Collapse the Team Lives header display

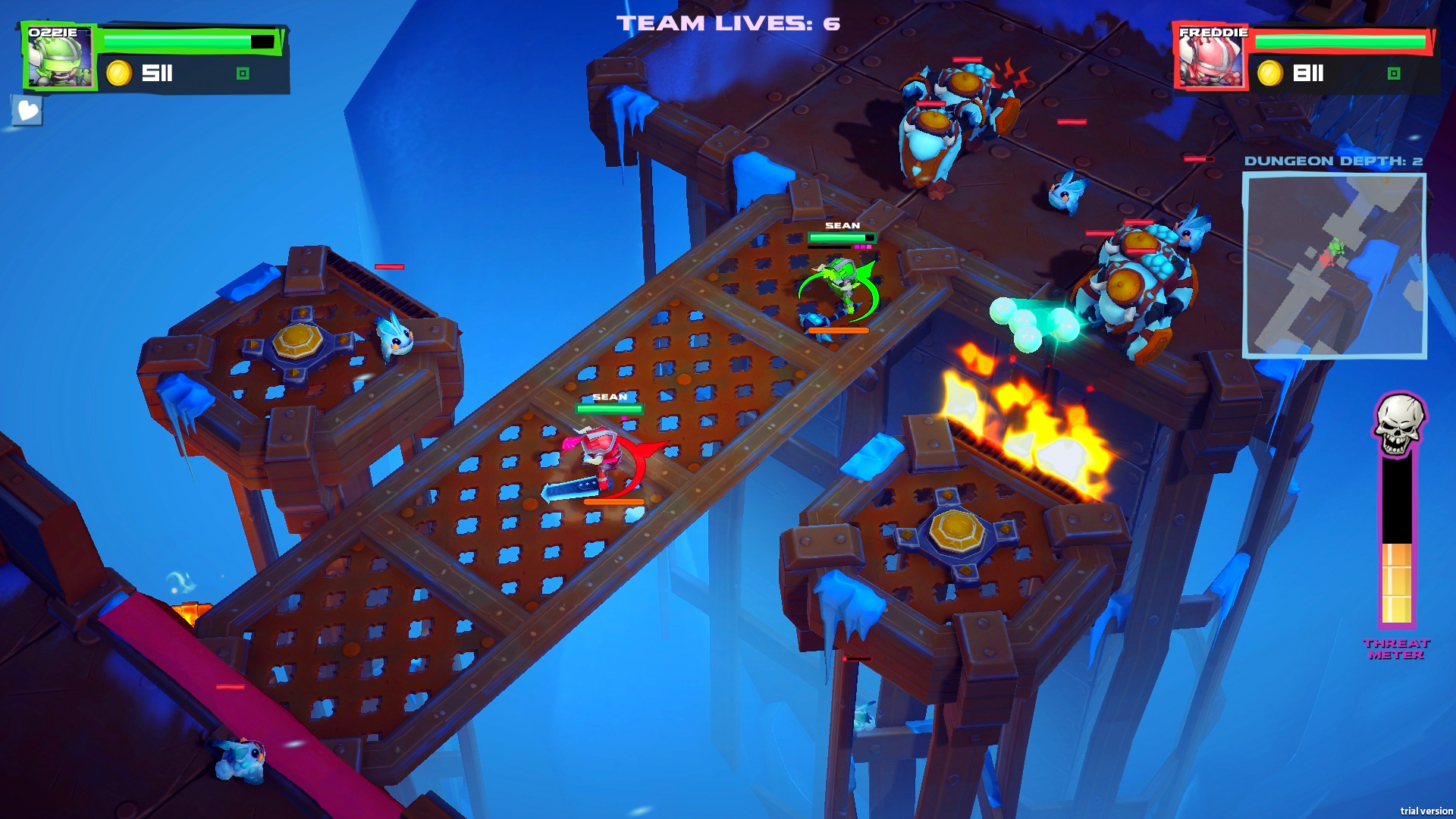(724, 22)
